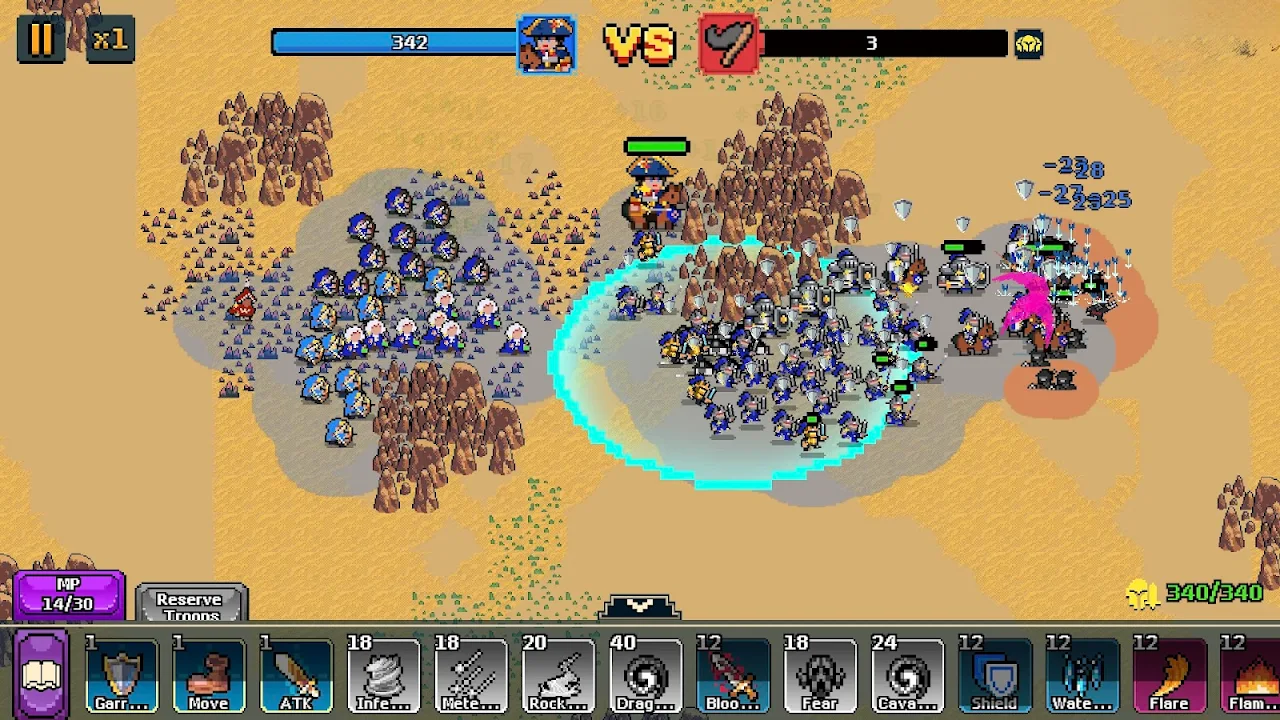Open the Reserve Troops panel
This screenshot has height=720, width=1280.
pos(190,603)
